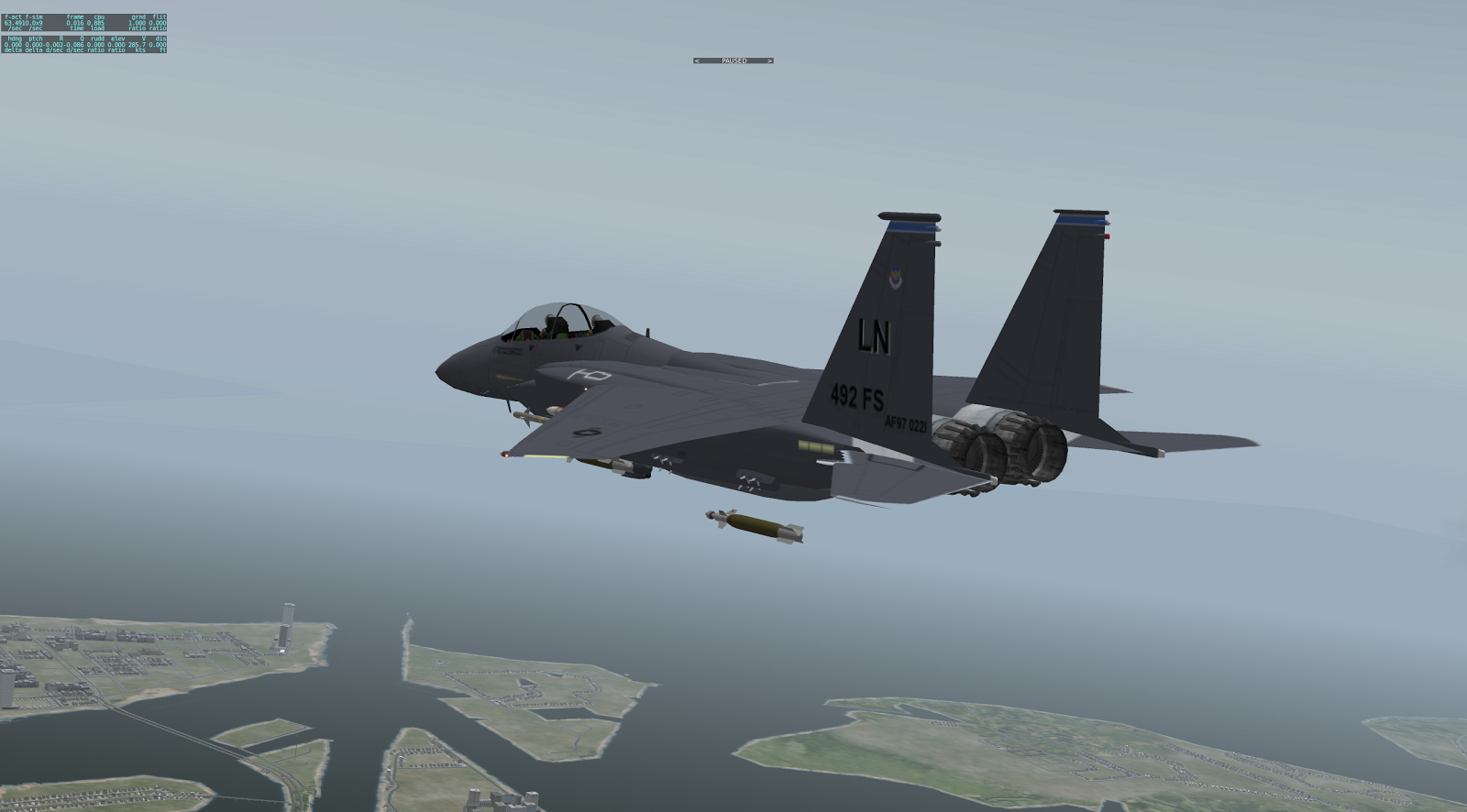Viewport: 1467px width, 812px height.
Task: Click the elev ratio value
Action: coord(116,45)
